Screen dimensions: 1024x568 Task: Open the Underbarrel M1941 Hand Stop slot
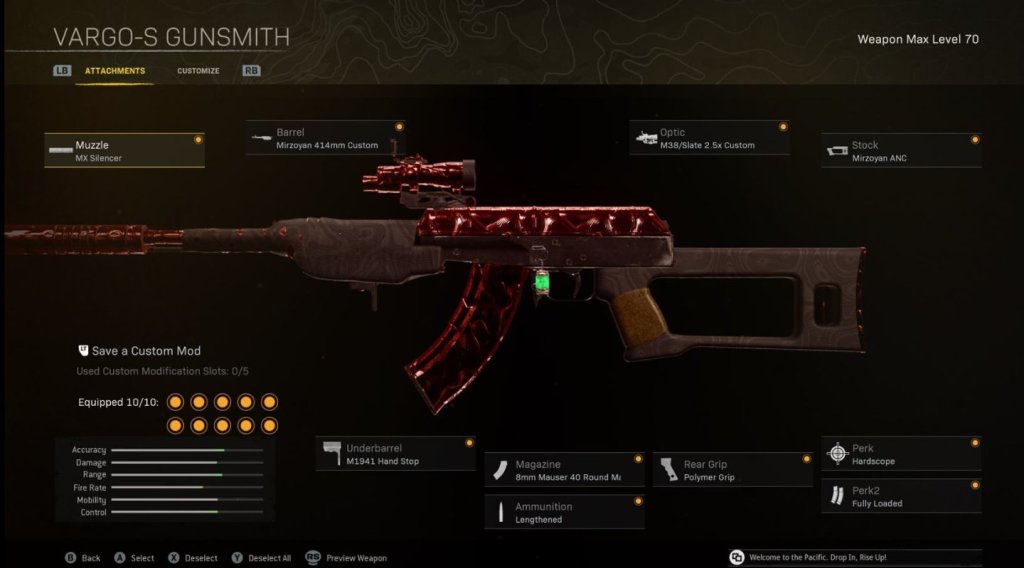395,454
